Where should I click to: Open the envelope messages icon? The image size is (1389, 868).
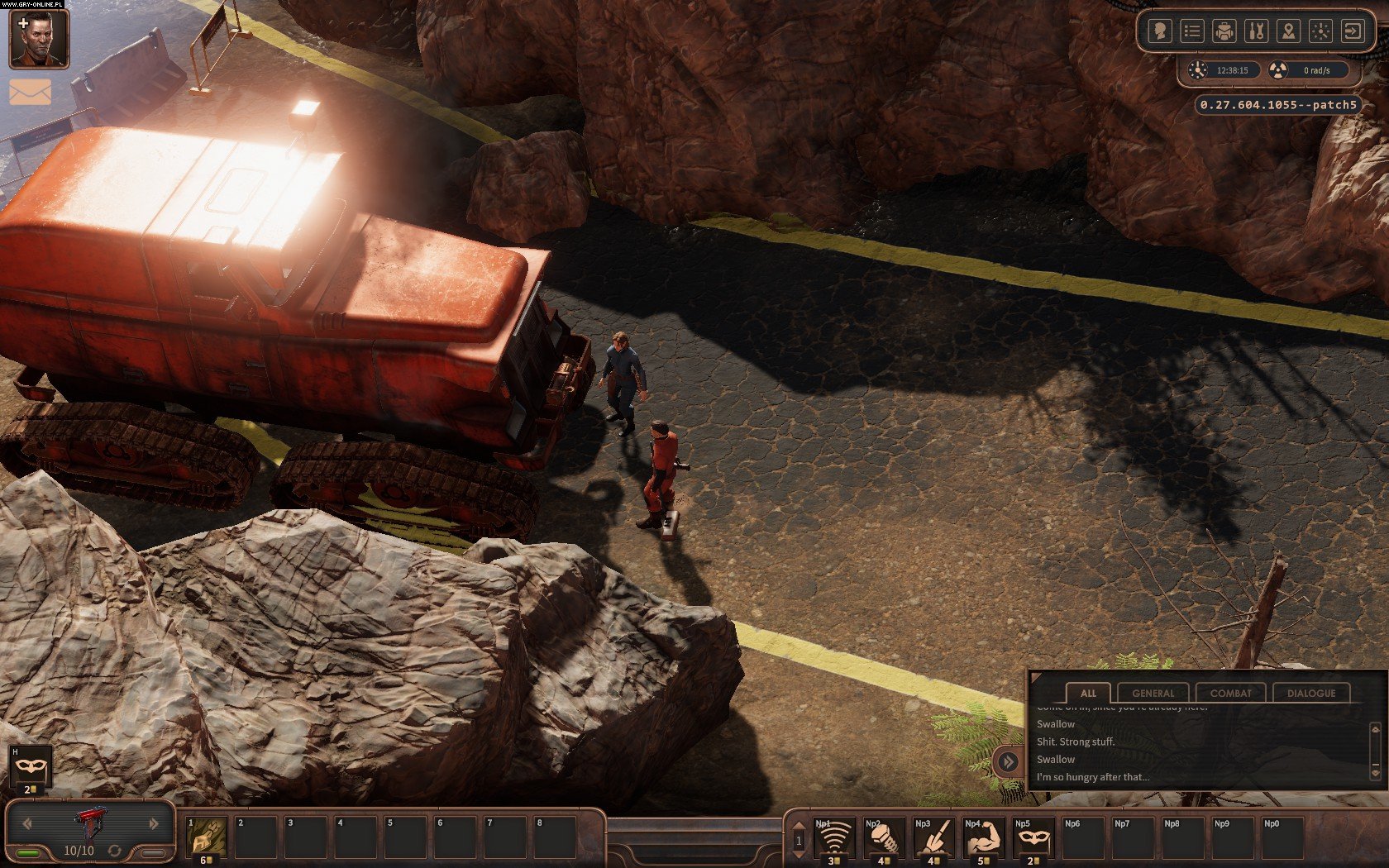[x=31, y=92]
